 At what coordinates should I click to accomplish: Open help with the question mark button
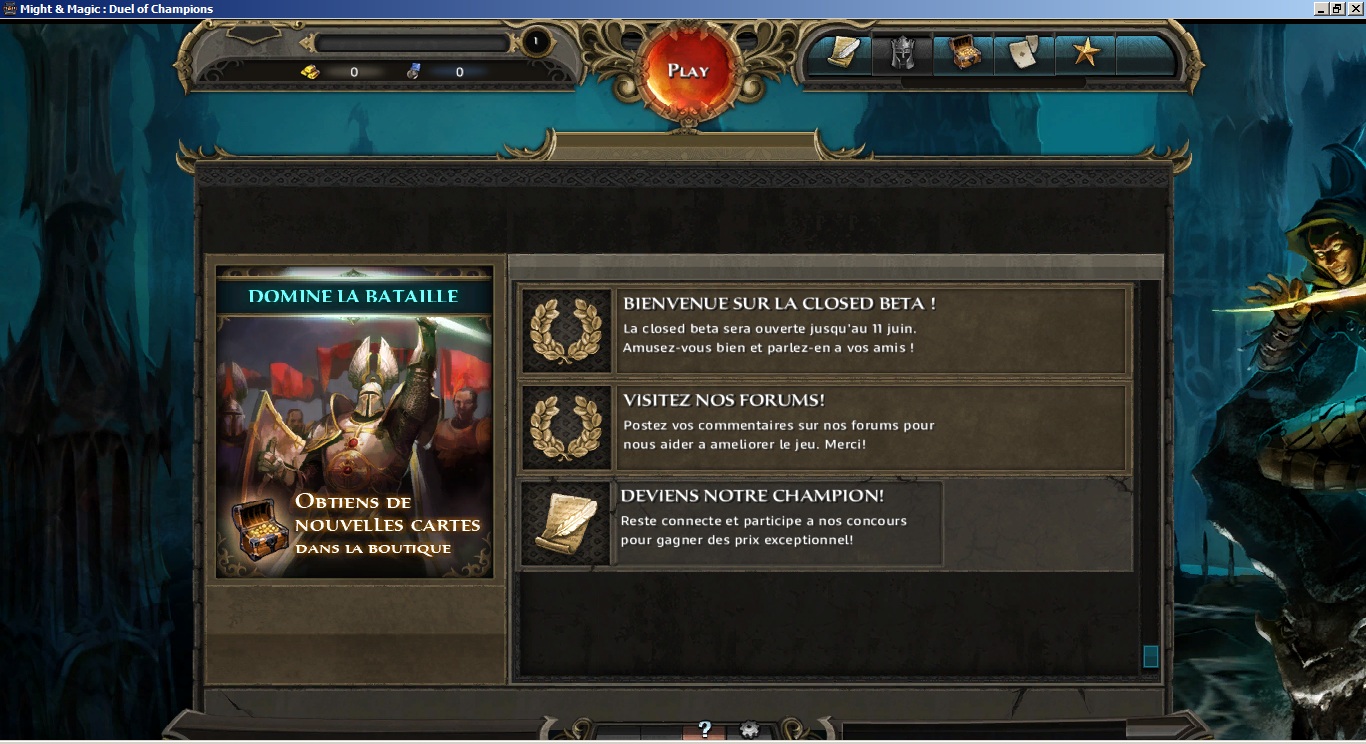pyautogui.click(x=704, y=730)
